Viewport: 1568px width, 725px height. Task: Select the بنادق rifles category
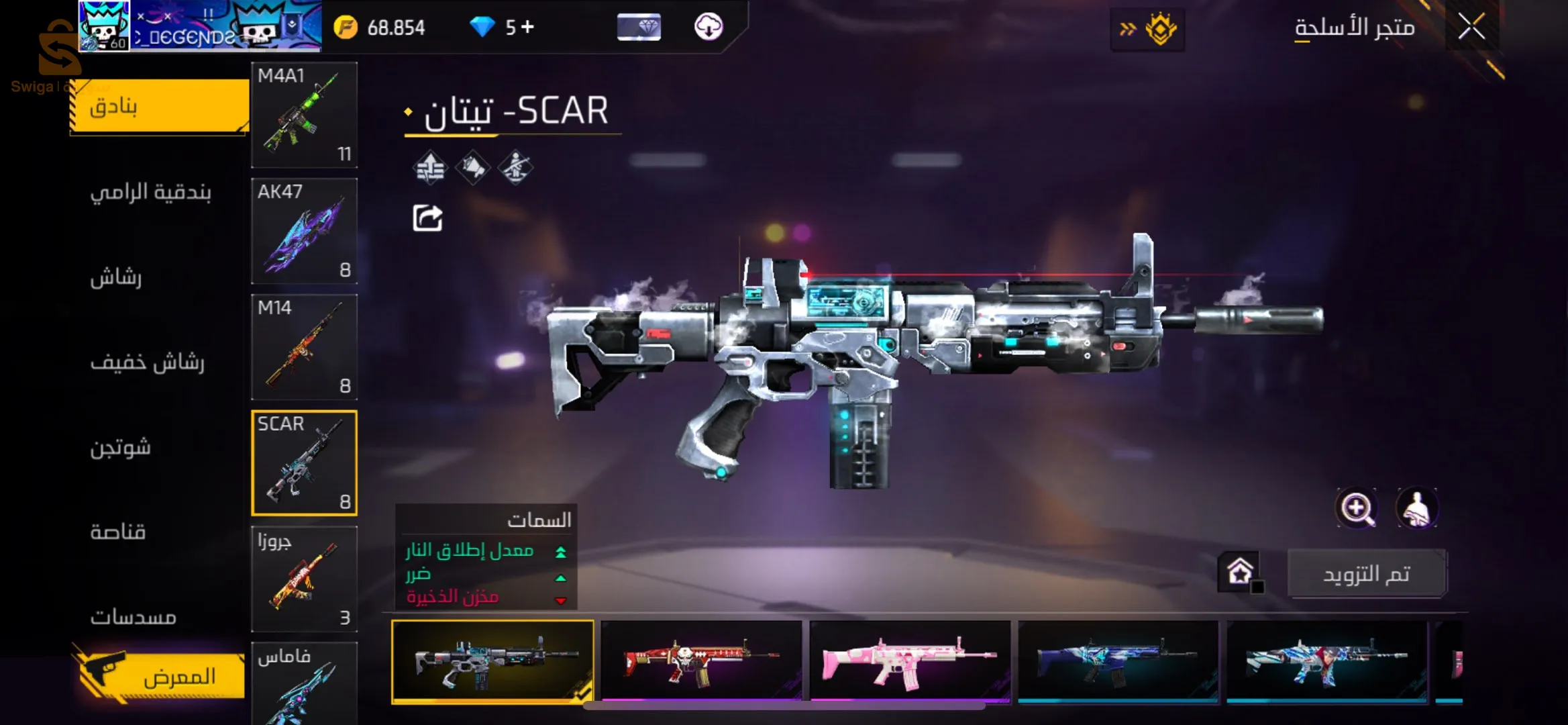[x=160, y=106]
